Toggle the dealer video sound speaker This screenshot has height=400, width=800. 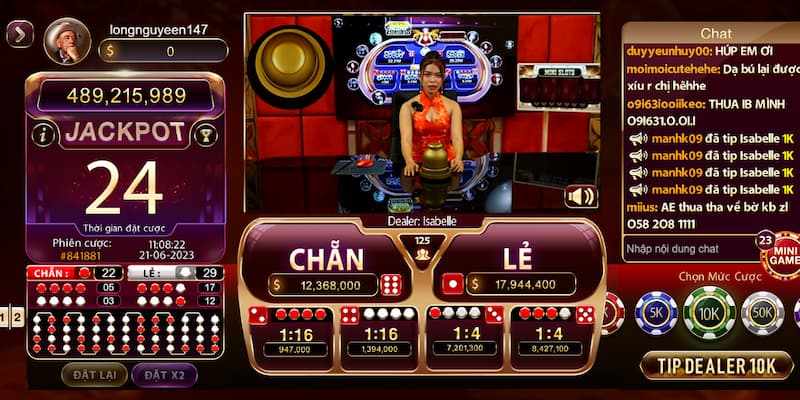580,196
